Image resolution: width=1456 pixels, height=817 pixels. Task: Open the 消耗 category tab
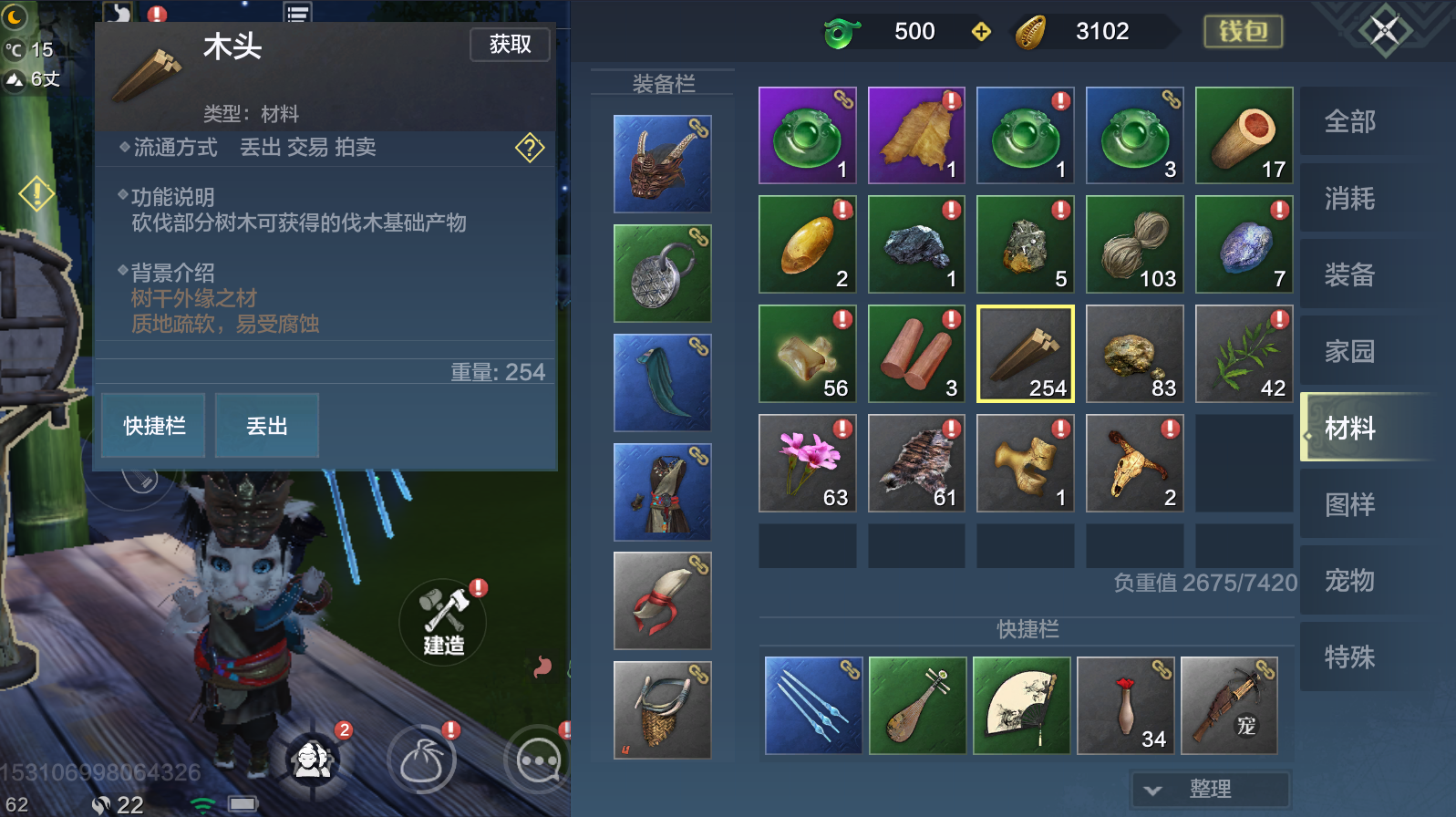[x=1348, y=198]
